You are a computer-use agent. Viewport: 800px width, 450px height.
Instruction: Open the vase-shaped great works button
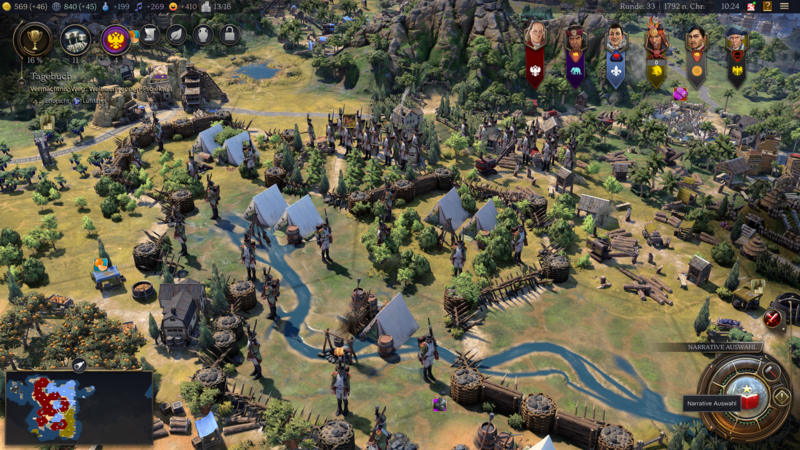click(x=202, y=36)
